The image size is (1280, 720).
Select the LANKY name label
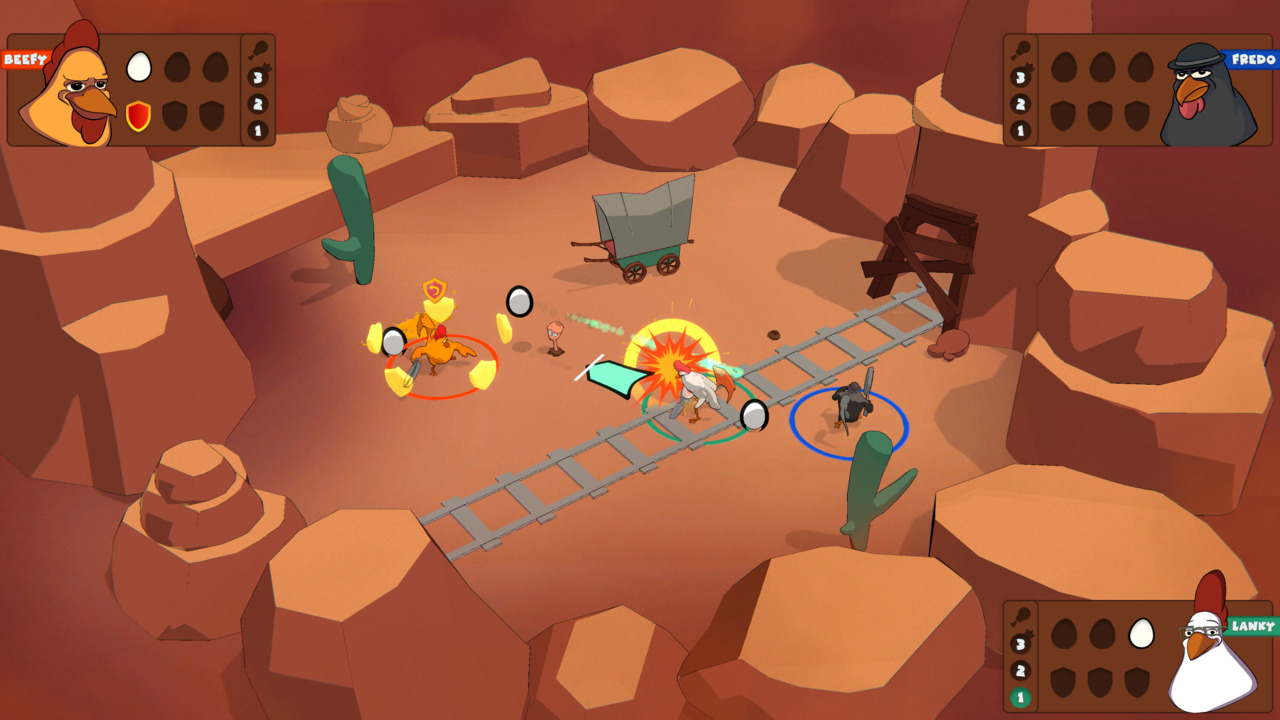tap(1252, 625)
